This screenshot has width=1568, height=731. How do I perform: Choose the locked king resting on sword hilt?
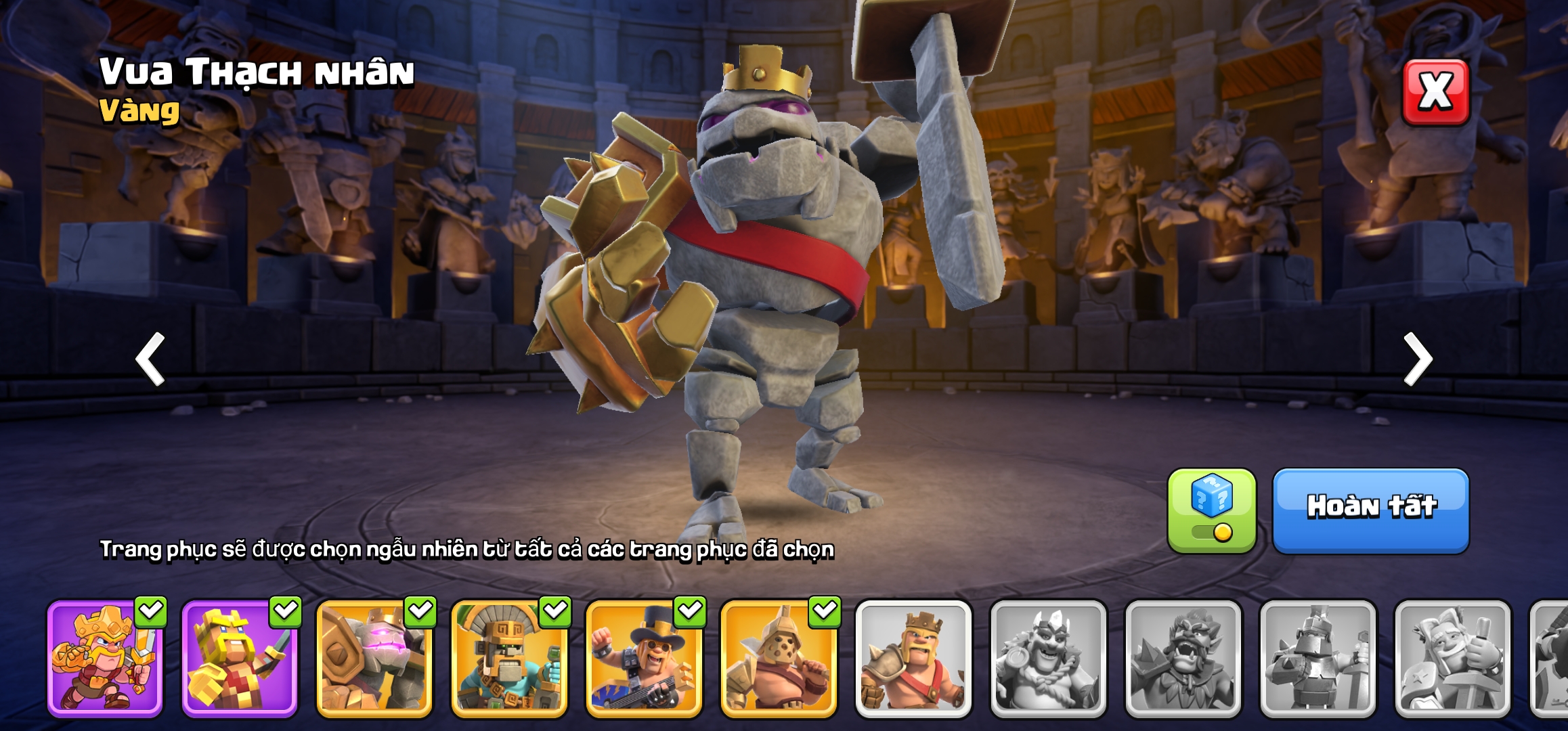1452,658
